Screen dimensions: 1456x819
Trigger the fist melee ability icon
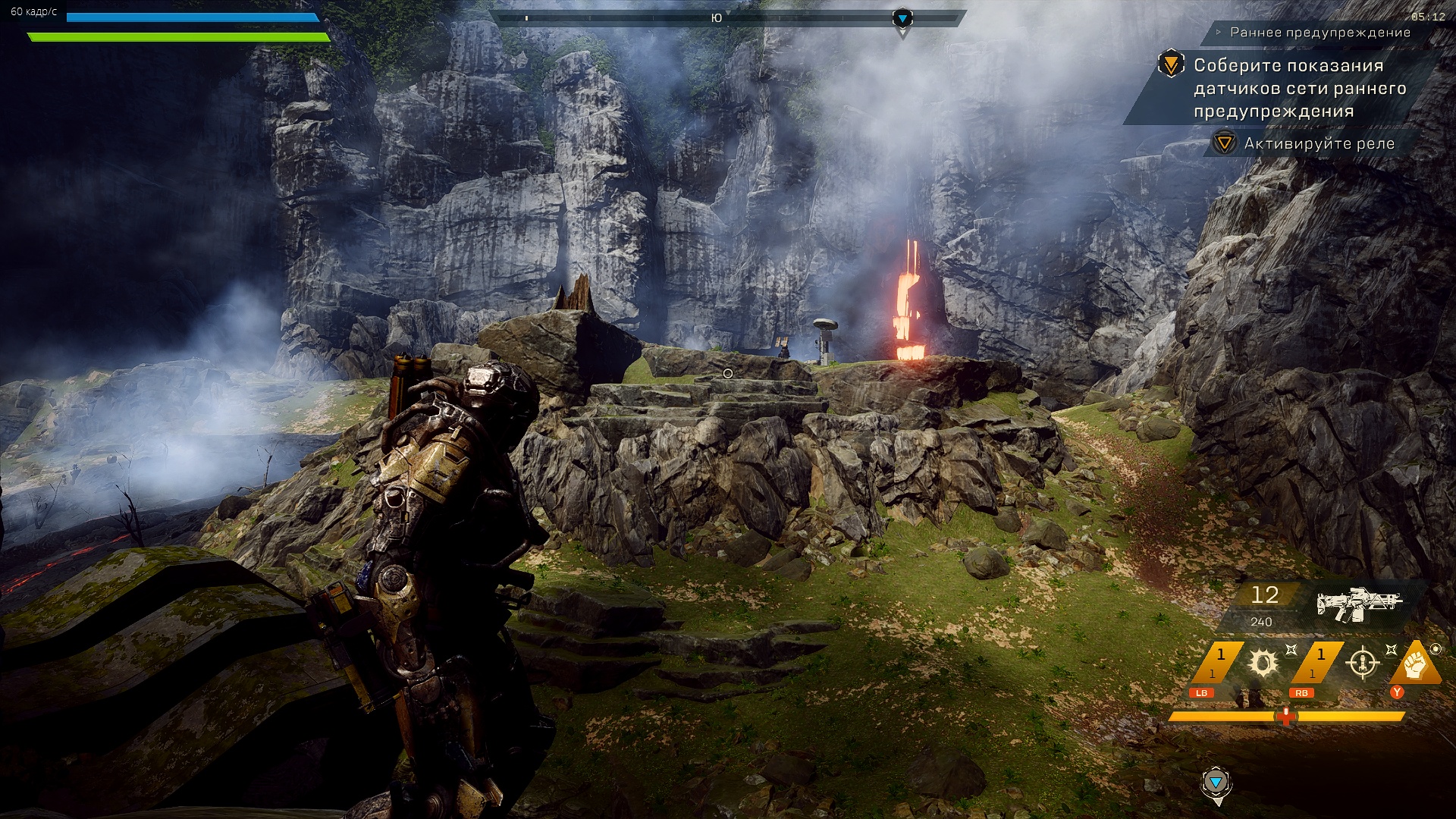pos(1415,664)
